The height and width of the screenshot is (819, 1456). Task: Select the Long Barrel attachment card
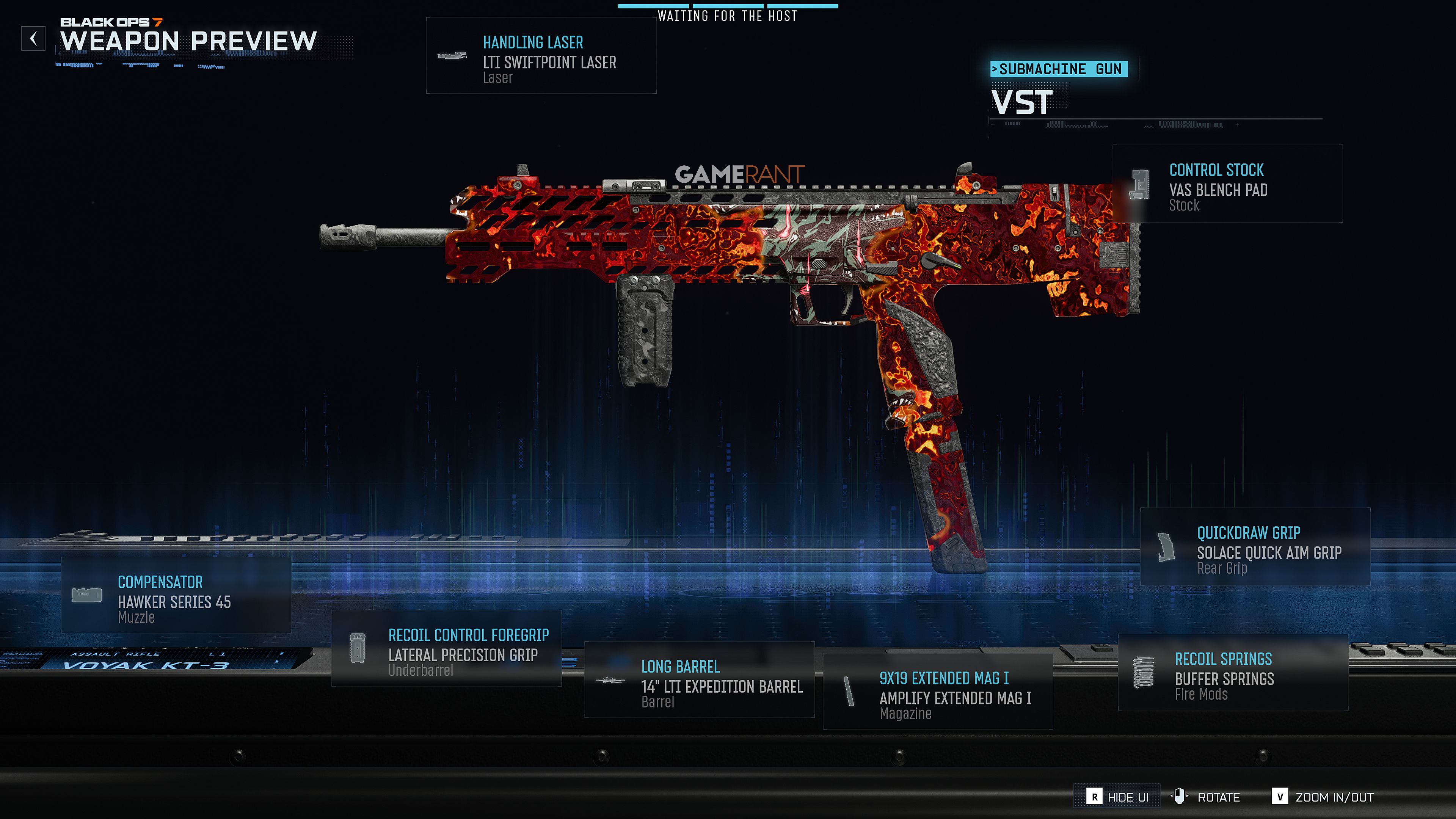699,681
